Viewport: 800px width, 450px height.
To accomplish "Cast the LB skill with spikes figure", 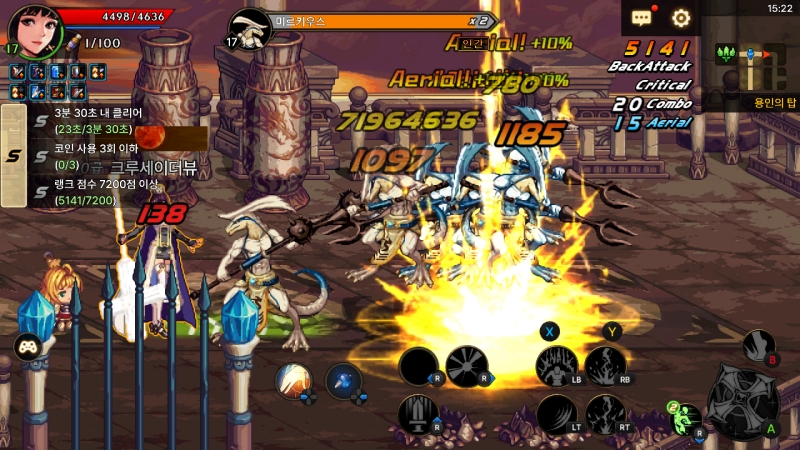I will pos(556,366).
